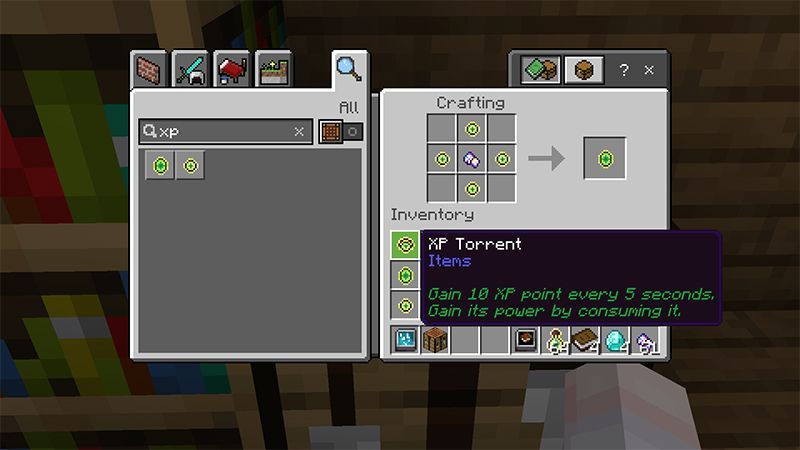This screenshot has width=800, height=450.
Task: Open the question mark help button
Action: tap(624, 70)
